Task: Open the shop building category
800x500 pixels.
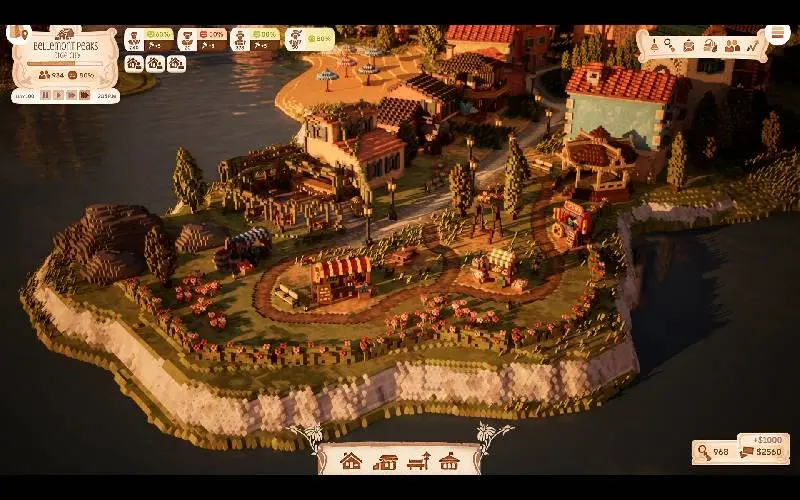Action: pyautogui.click(x=385, y=461)
